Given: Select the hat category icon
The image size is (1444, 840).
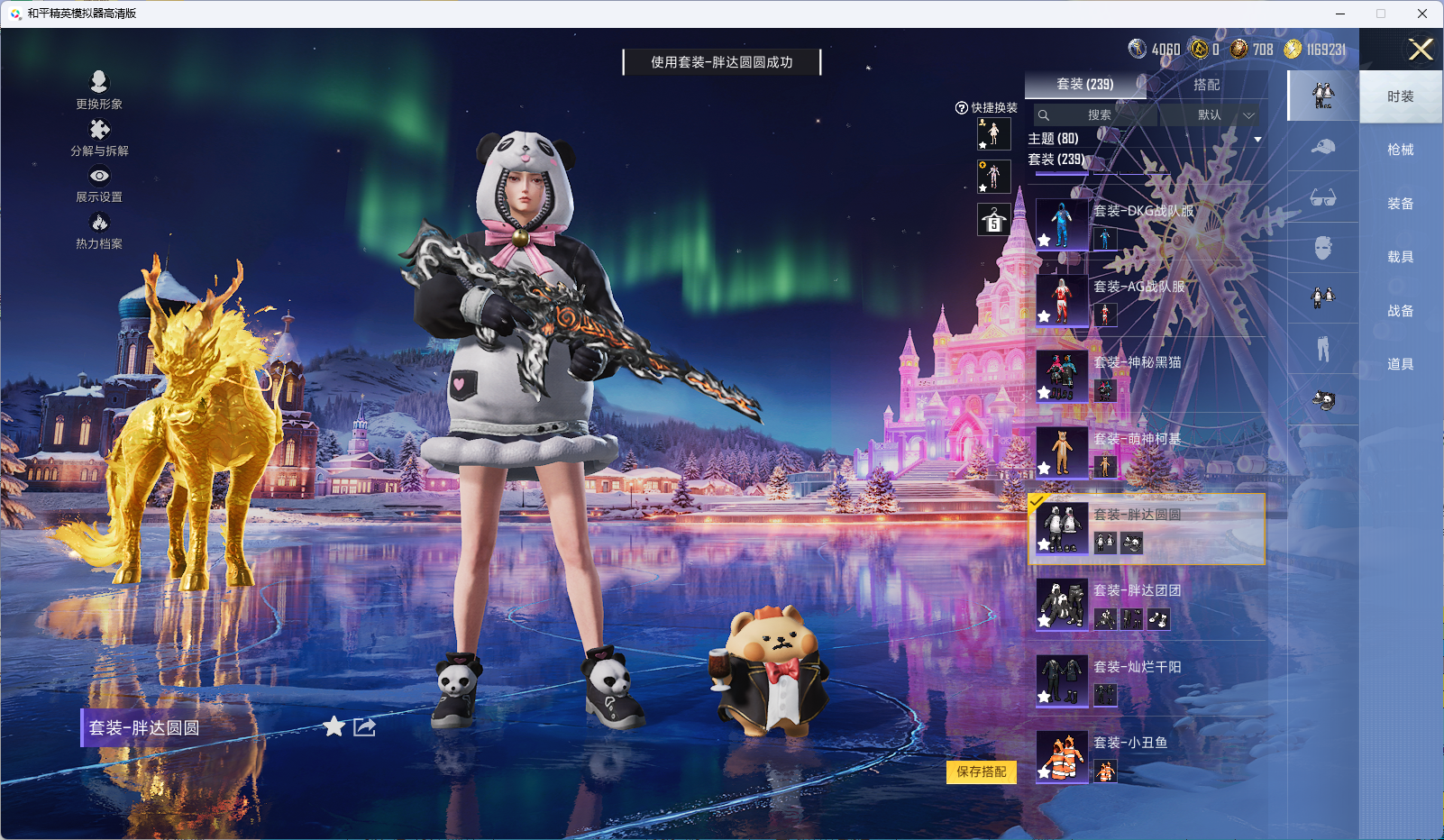Looking at the screenshot, I should click(x=1323, y=148).
